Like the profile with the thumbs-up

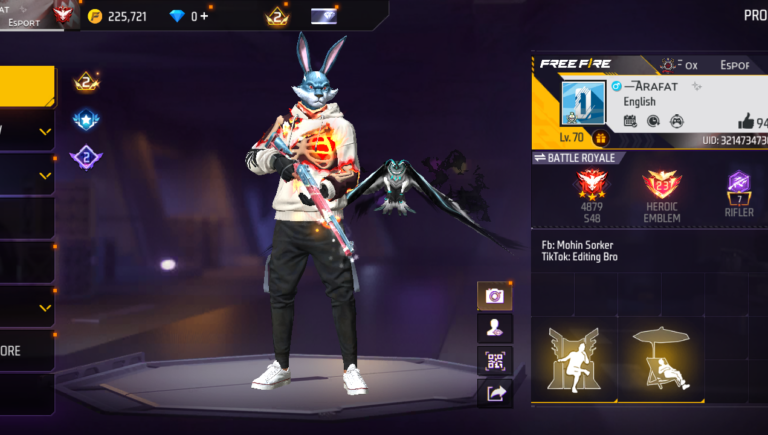pyautogui.click(x=745, y=121)
